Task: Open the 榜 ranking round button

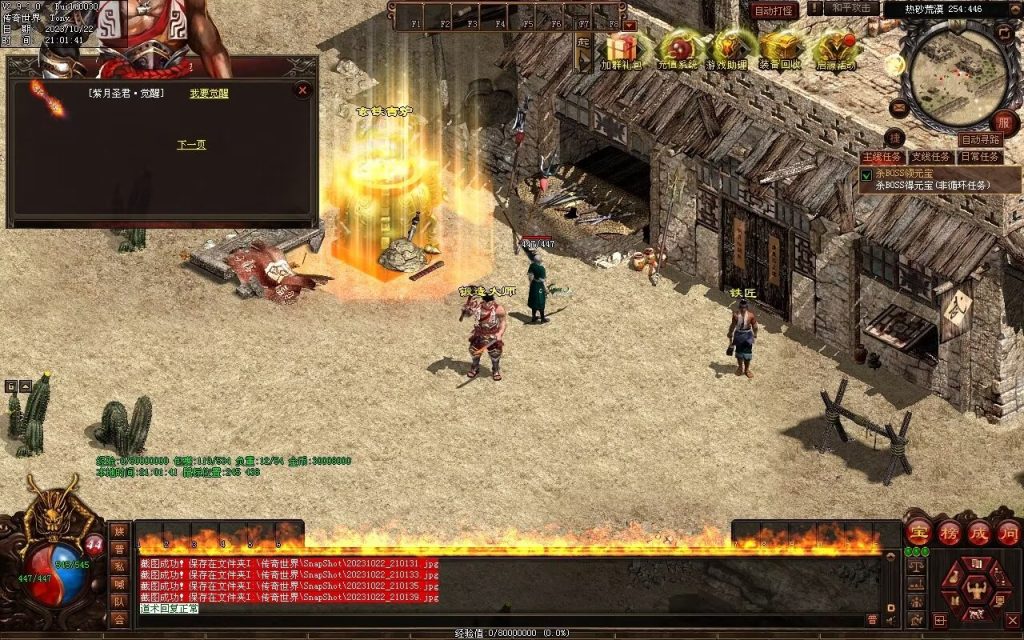Action: pyautogui.click(x=949, y=532)
